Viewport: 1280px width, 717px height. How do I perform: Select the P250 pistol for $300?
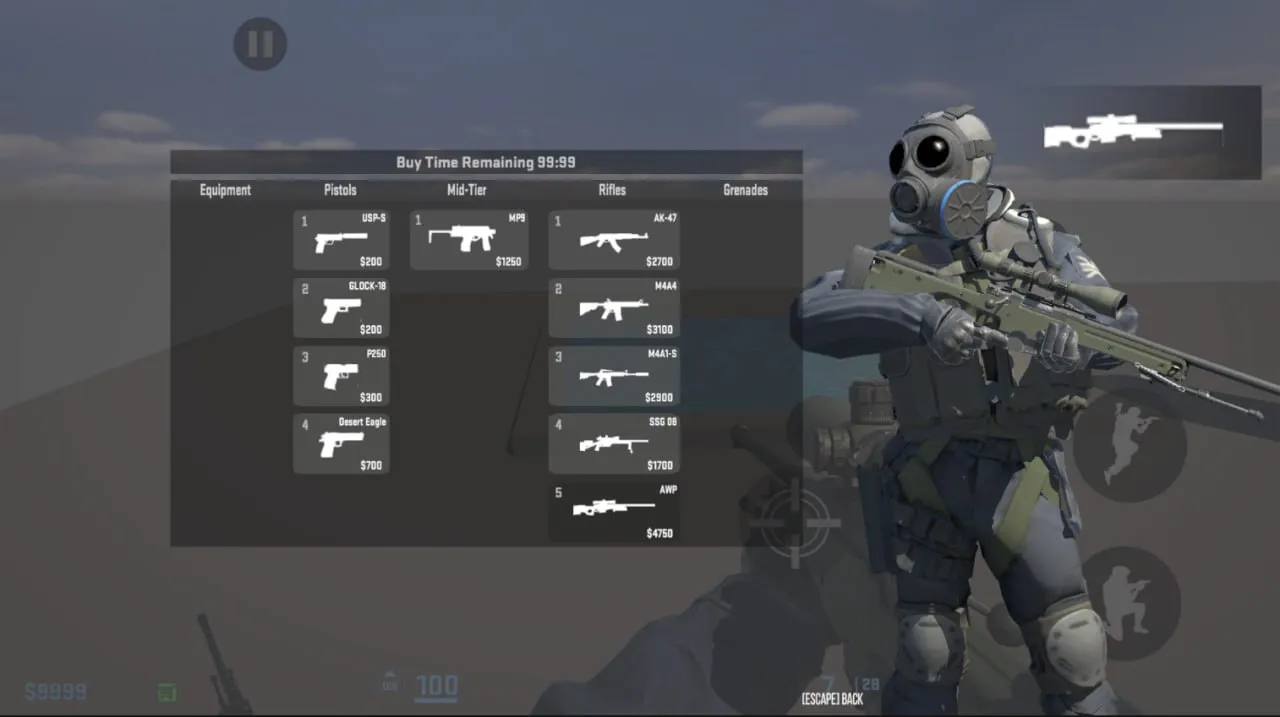341,376
